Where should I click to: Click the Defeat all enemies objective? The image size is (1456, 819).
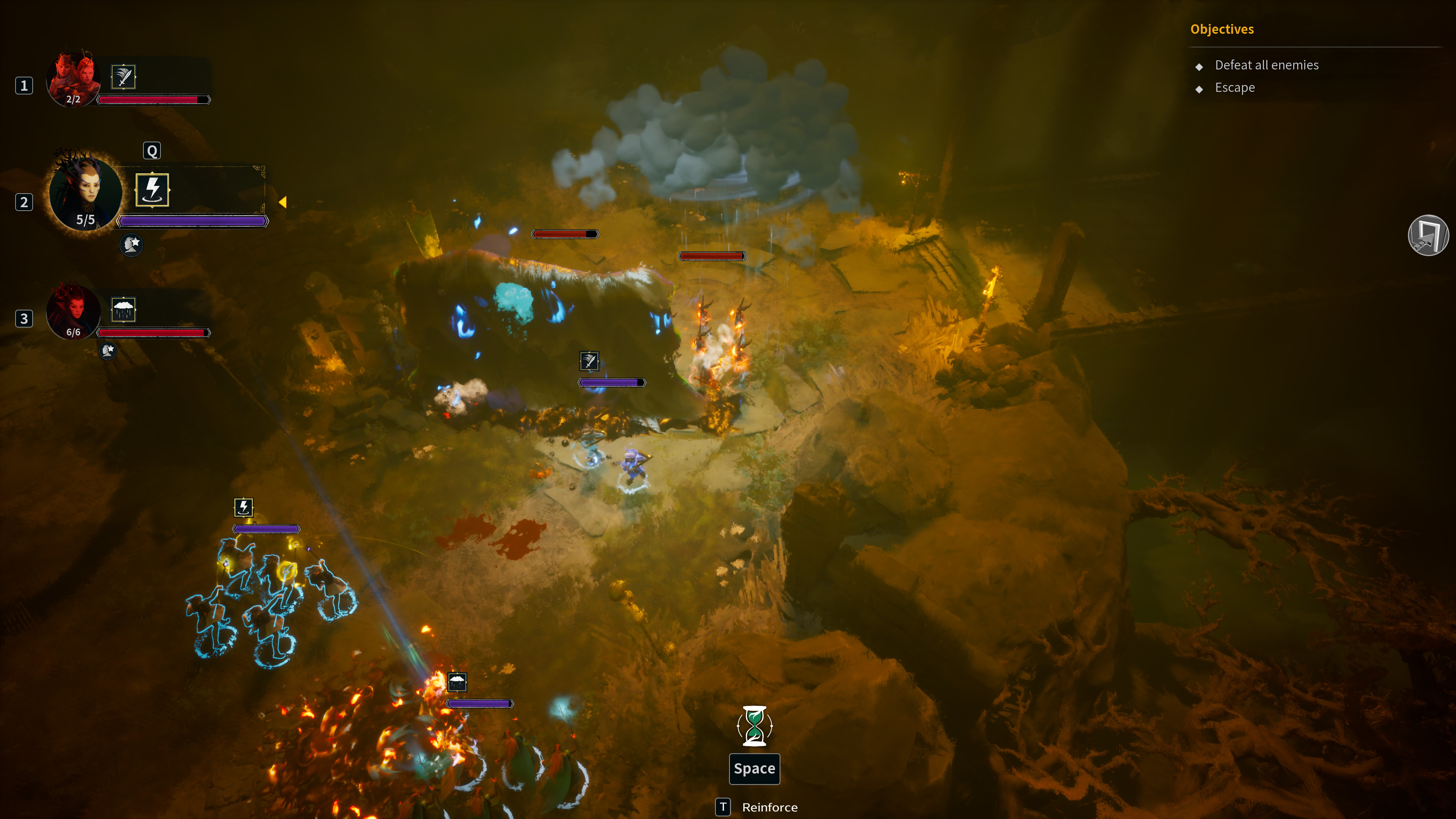(x=1266, y=65)
